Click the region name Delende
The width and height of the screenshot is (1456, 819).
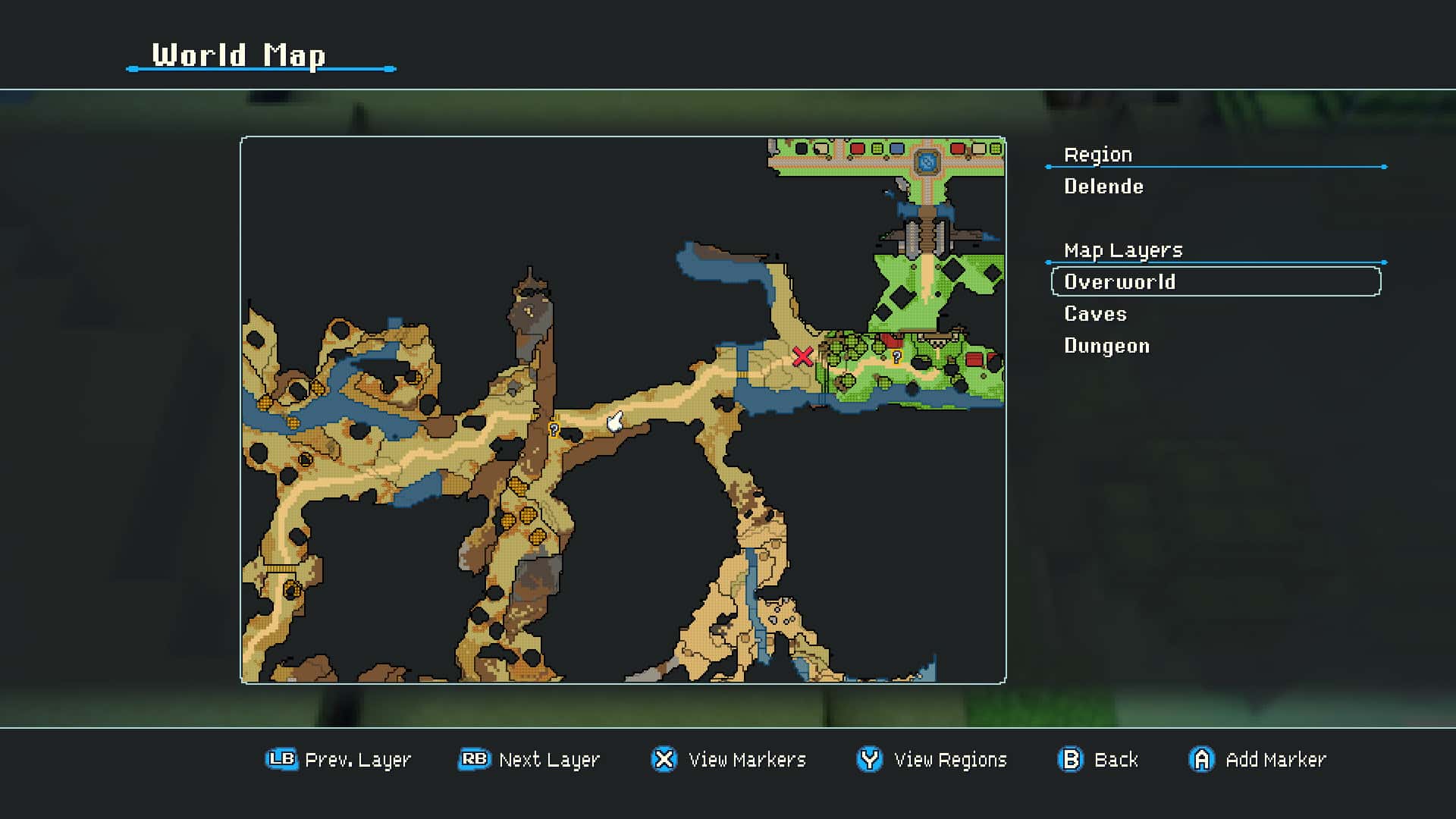(1104, 187)
